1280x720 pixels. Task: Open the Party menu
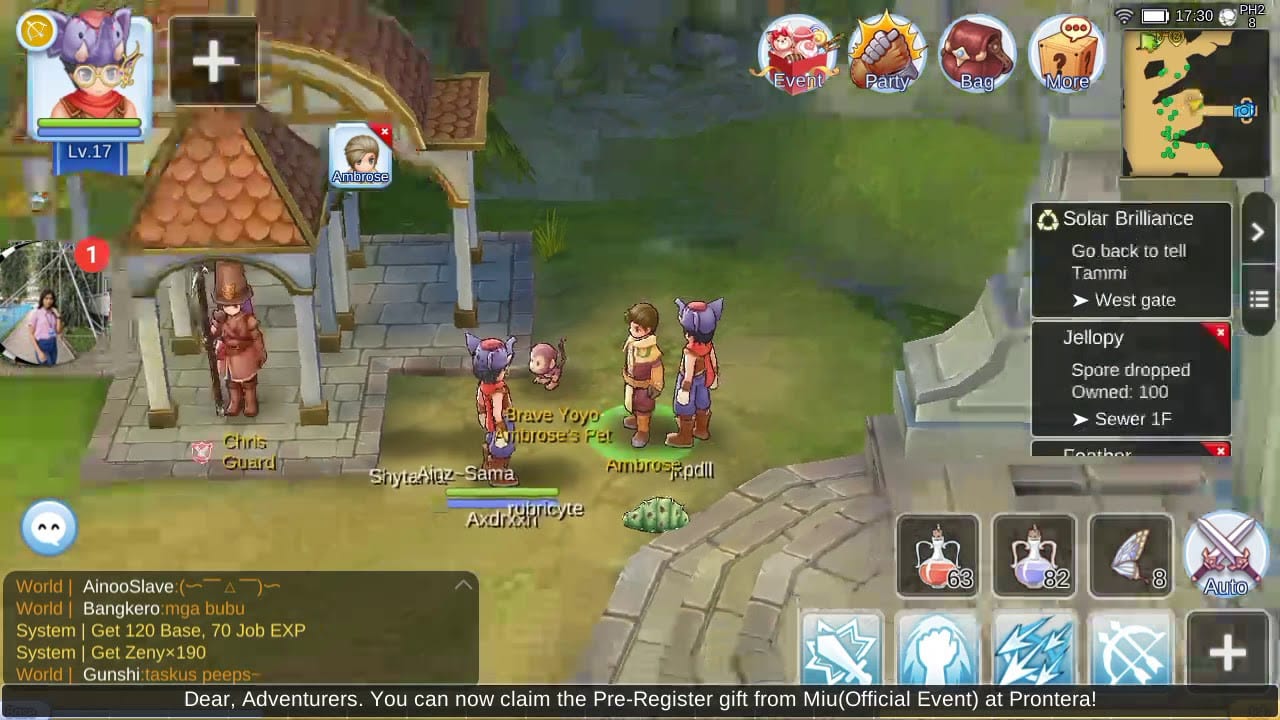coord(887,55)
